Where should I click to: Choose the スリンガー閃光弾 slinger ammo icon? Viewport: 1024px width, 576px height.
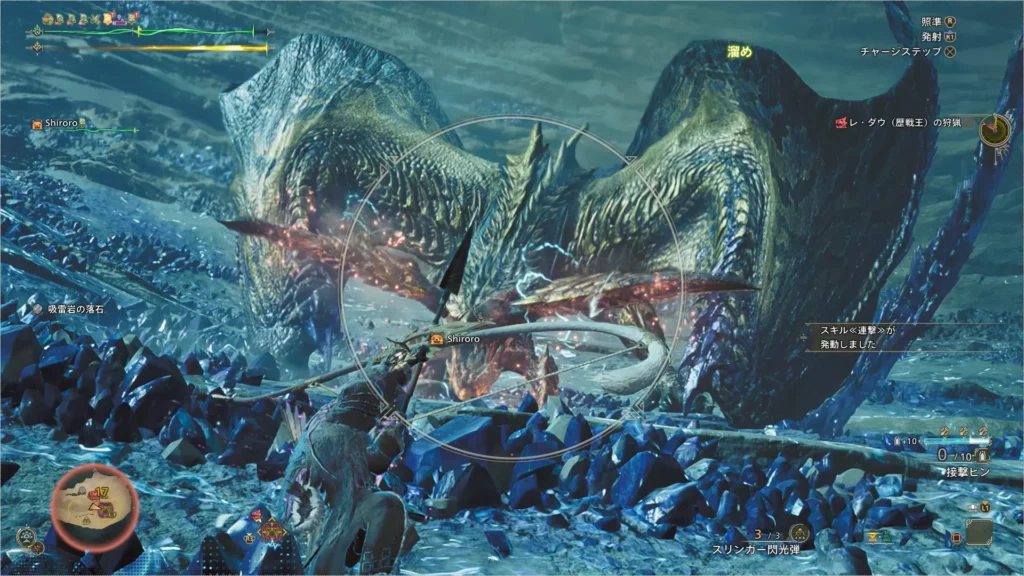[798, 533]
